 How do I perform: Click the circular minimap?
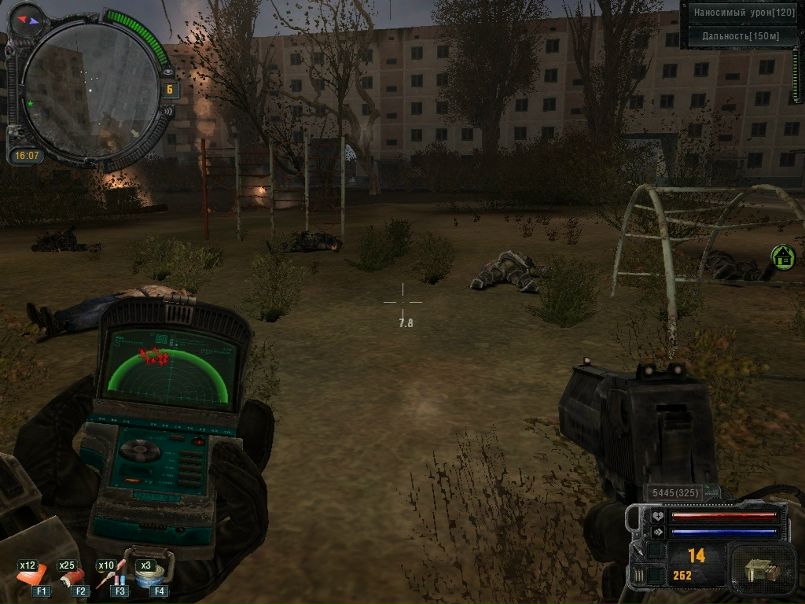pyautogui.click(x=90, y=90)
